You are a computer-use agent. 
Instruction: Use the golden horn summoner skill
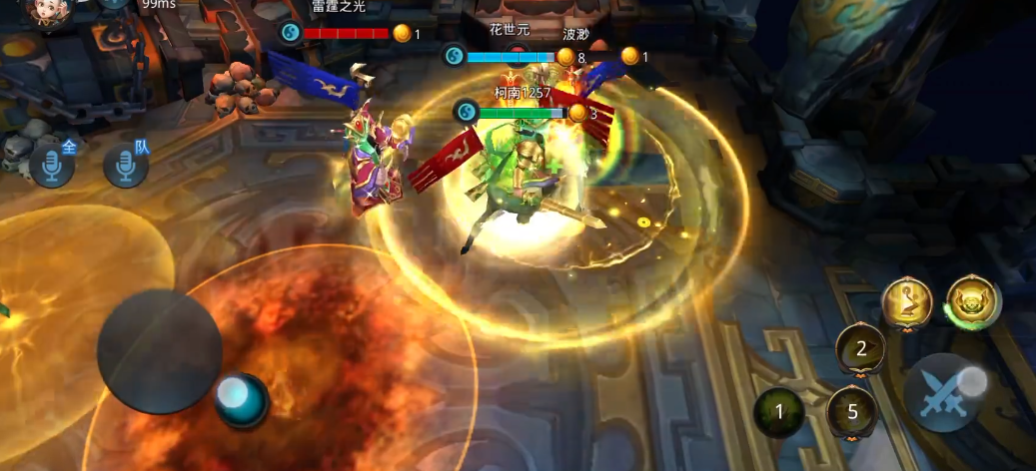[907, 302]
